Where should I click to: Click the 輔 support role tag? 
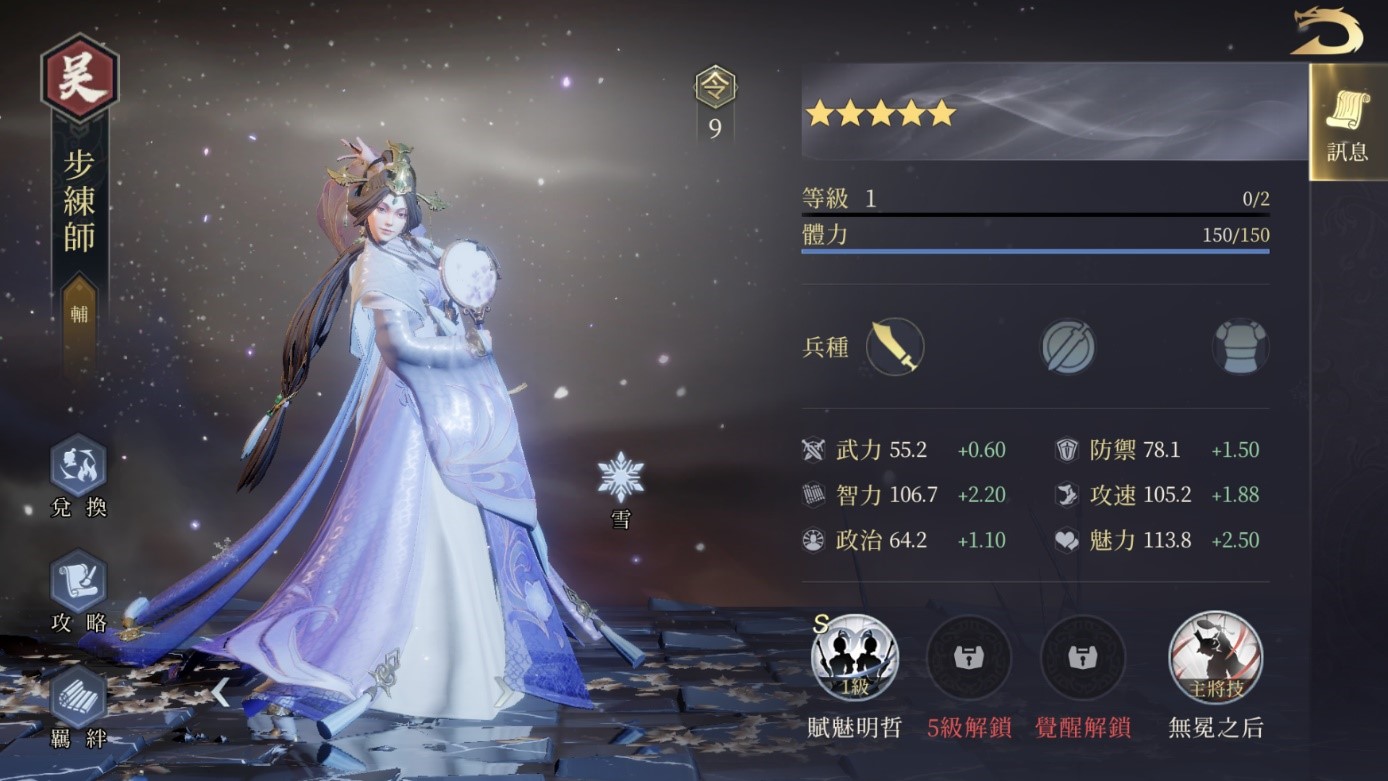(80, 313)
